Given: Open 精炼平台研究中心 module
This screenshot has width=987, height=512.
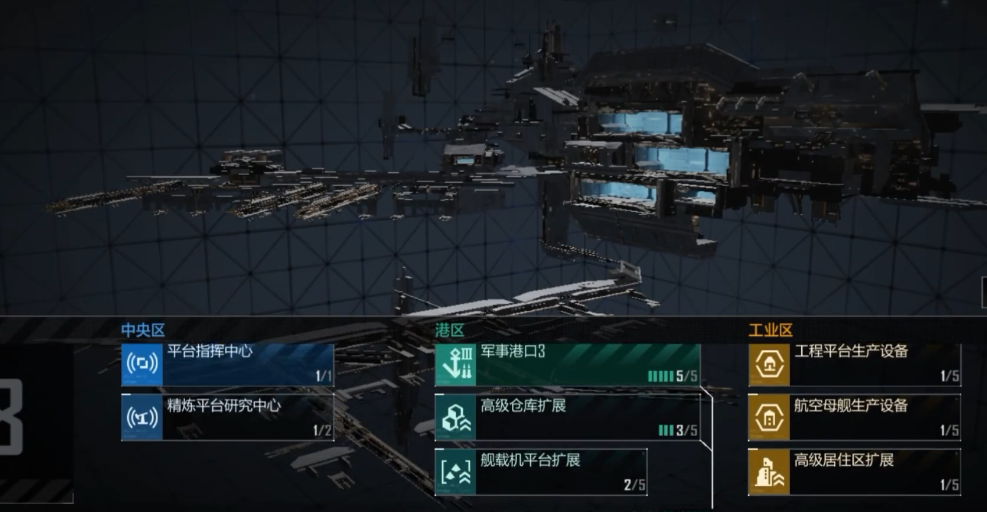Looking at the screenshot, I should click(228, 418).
